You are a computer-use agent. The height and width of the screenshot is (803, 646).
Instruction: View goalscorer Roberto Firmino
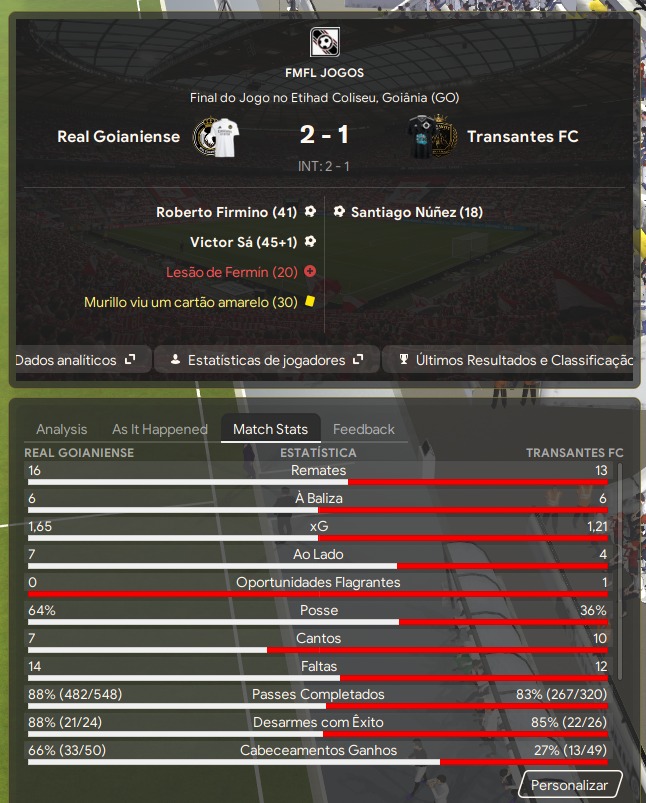click(x=227, y=212)
